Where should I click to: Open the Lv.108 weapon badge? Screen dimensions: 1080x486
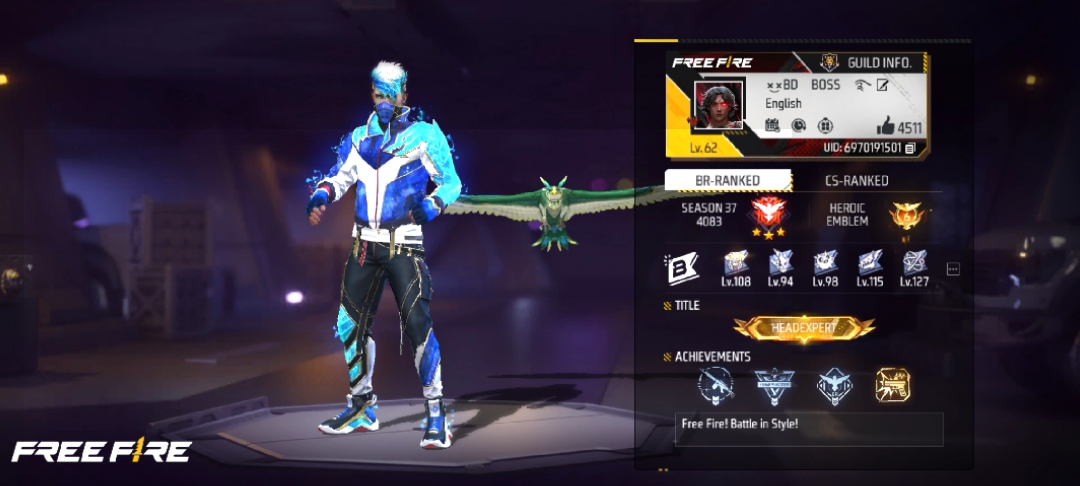[x=736, y=263]
